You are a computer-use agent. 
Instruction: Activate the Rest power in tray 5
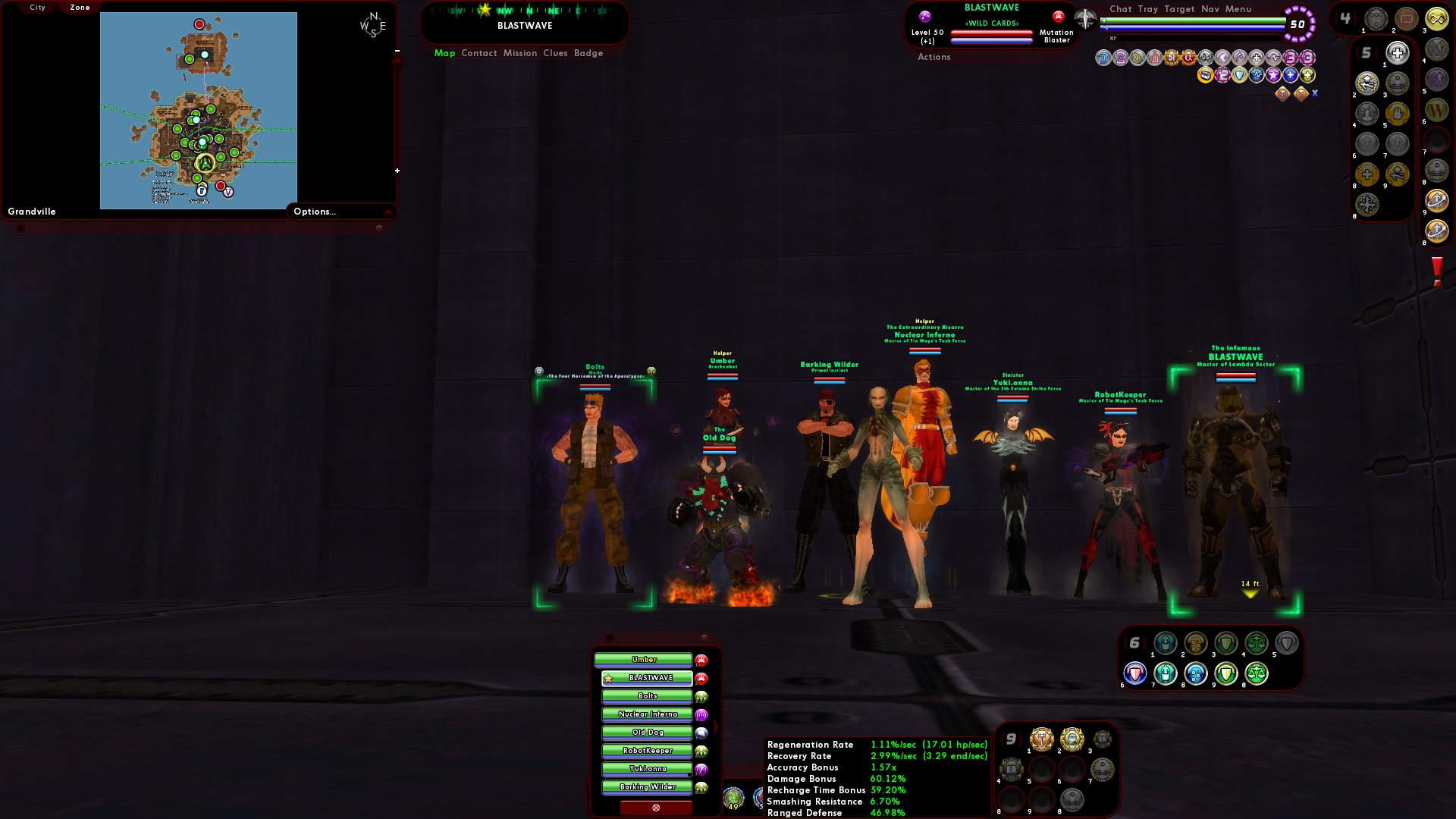click(1398, 85)
